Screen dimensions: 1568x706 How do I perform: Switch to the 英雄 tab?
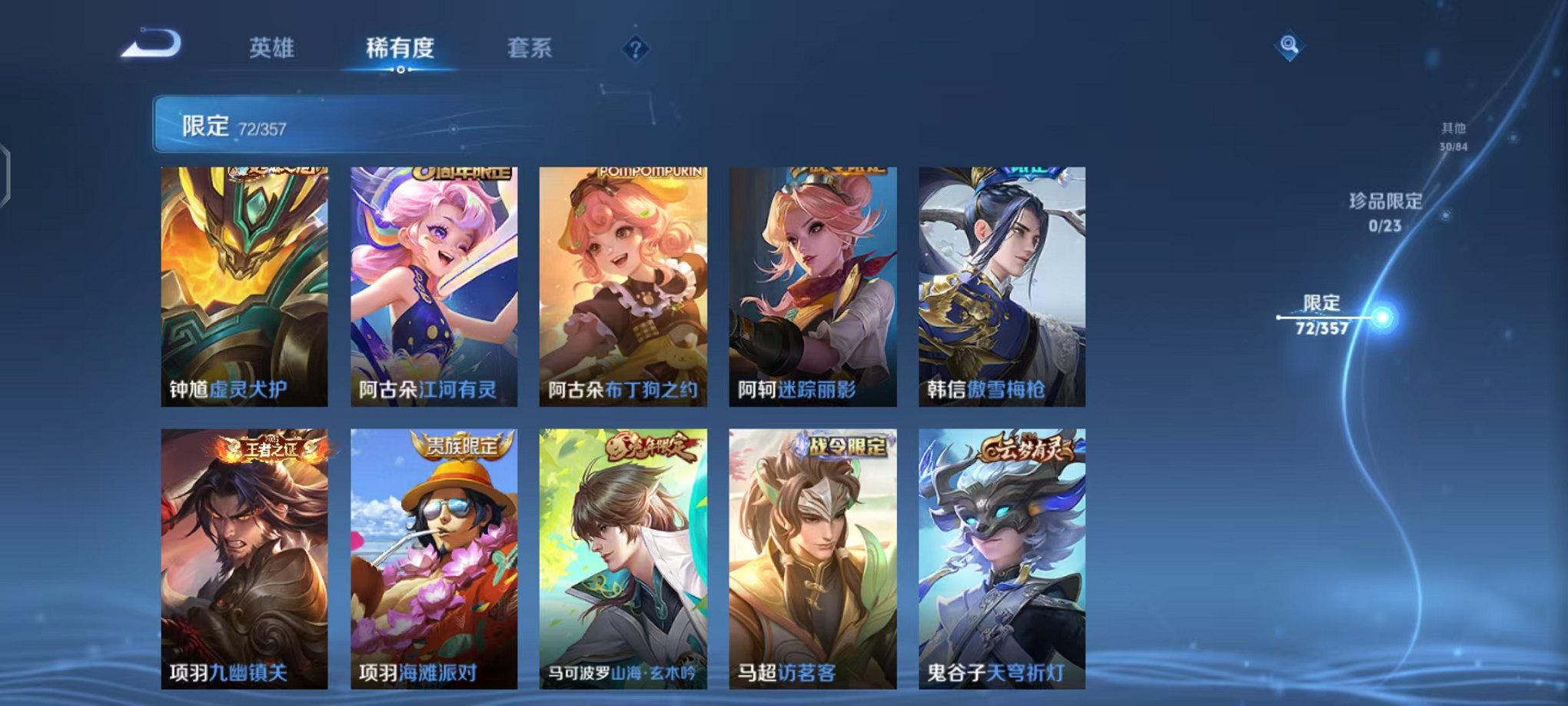pos(274,48)
